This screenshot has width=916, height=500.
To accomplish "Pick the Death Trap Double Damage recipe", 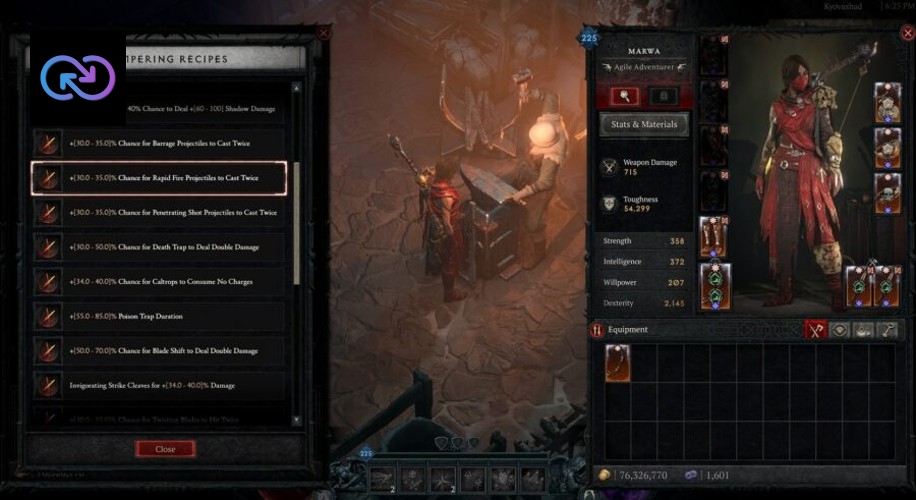I will coord(160,247).
